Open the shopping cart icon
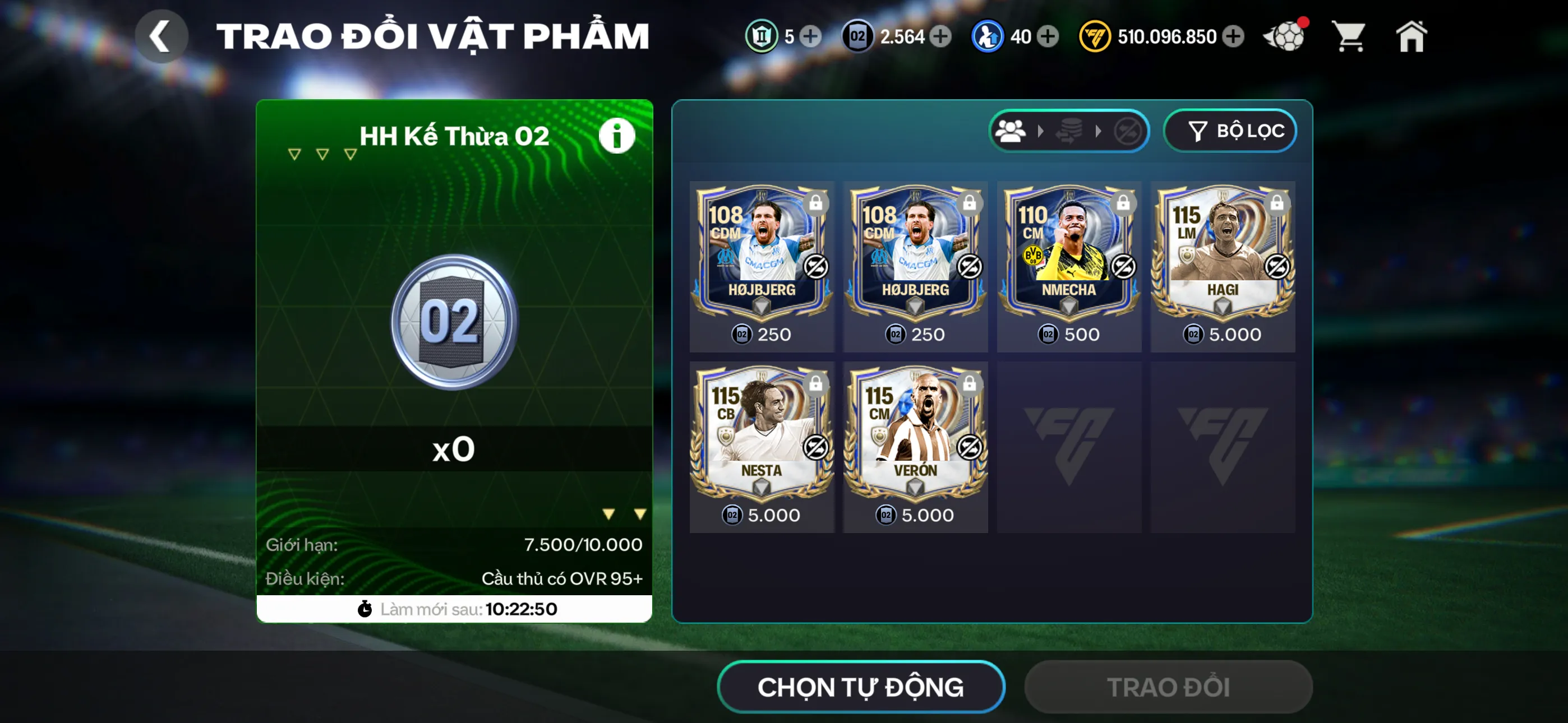 [x=1349, y=36]
